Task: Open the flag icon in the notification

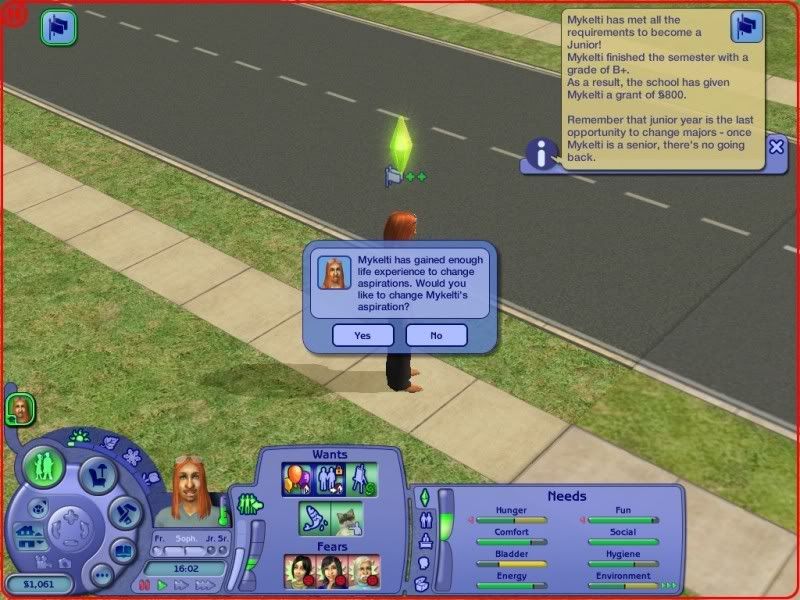Action: pos(747,26)
